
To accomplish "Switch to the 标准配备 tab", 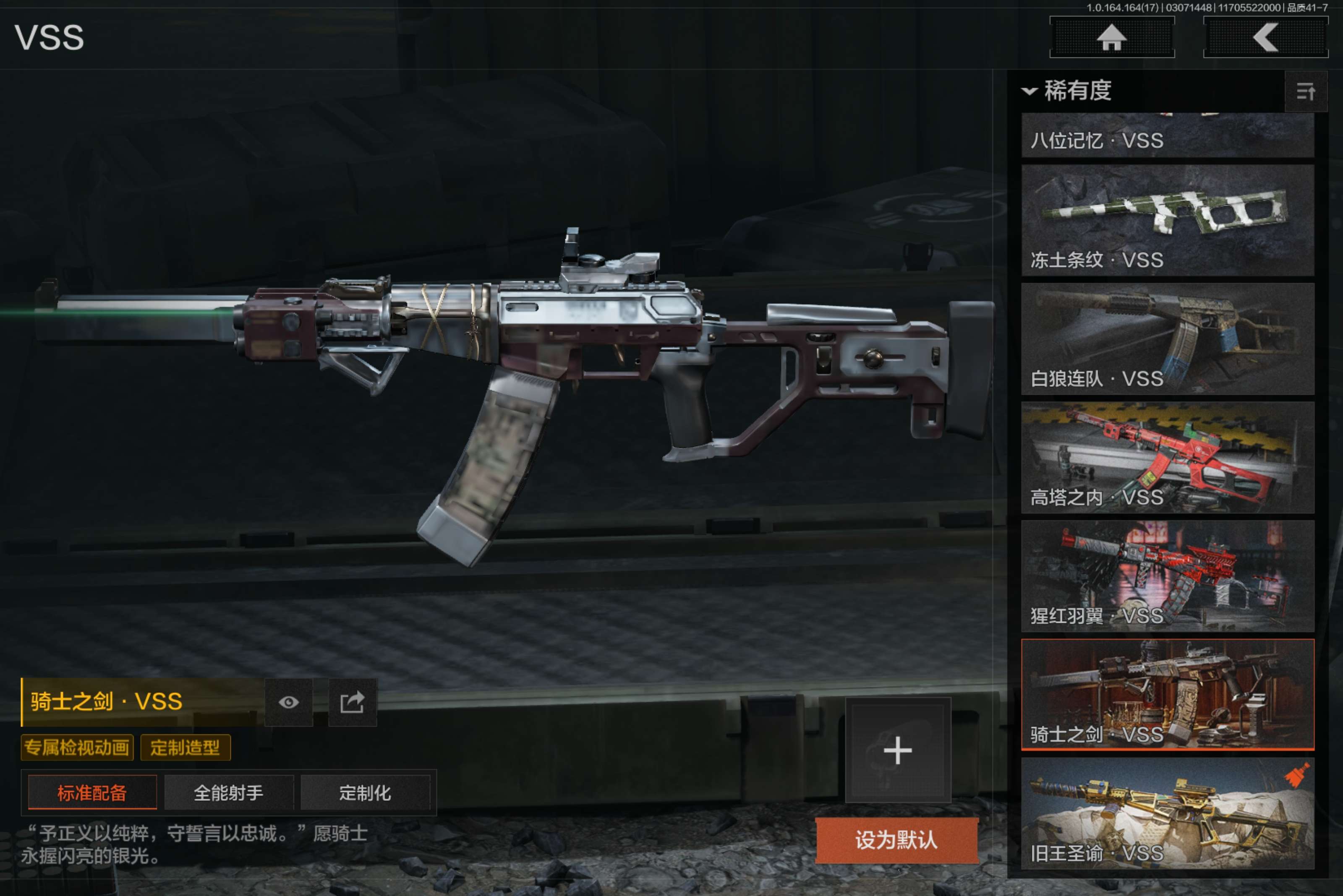I will pos(92,792).
